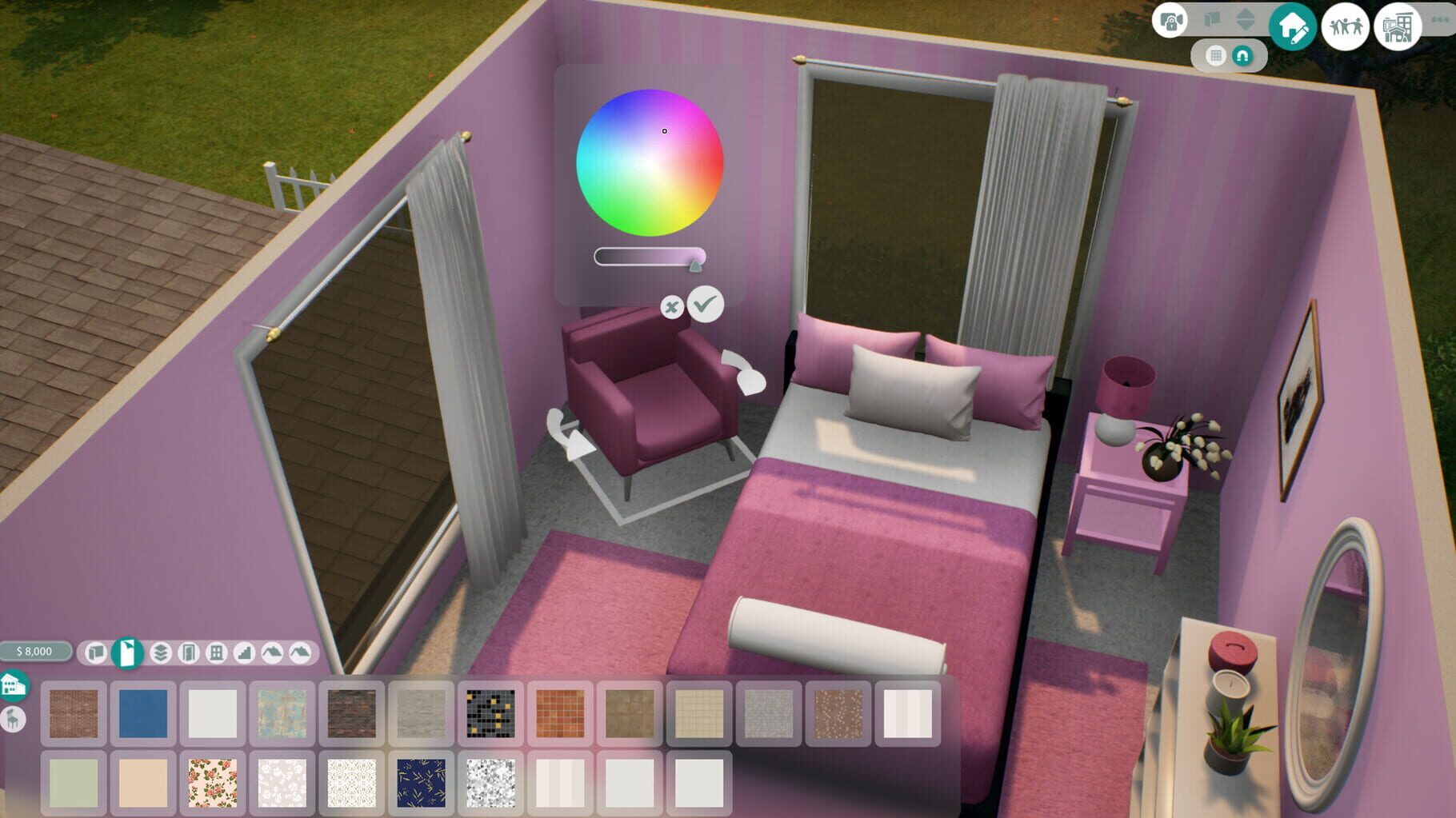
Task: Switch to the furniture chair catalog
Action: (14, 719)
